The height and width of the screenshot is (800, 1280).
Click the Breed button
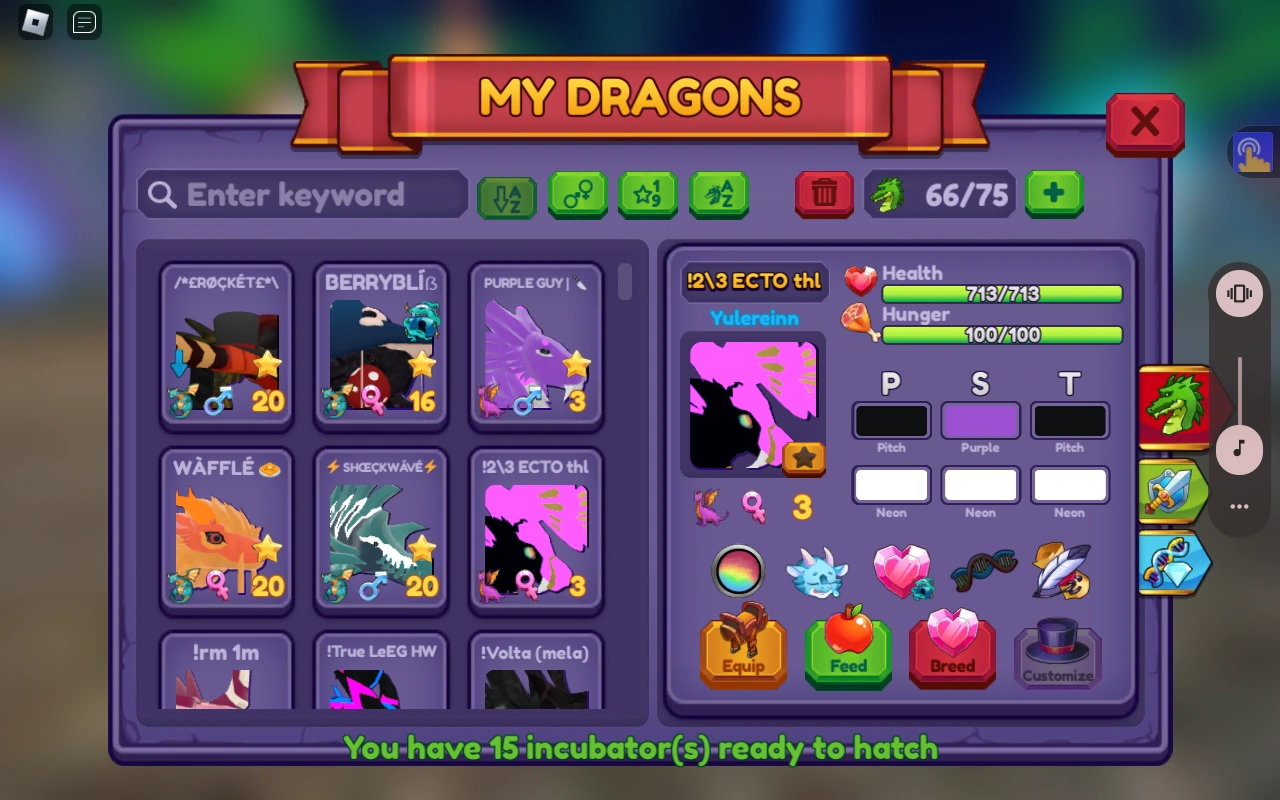tap(951, 655)
